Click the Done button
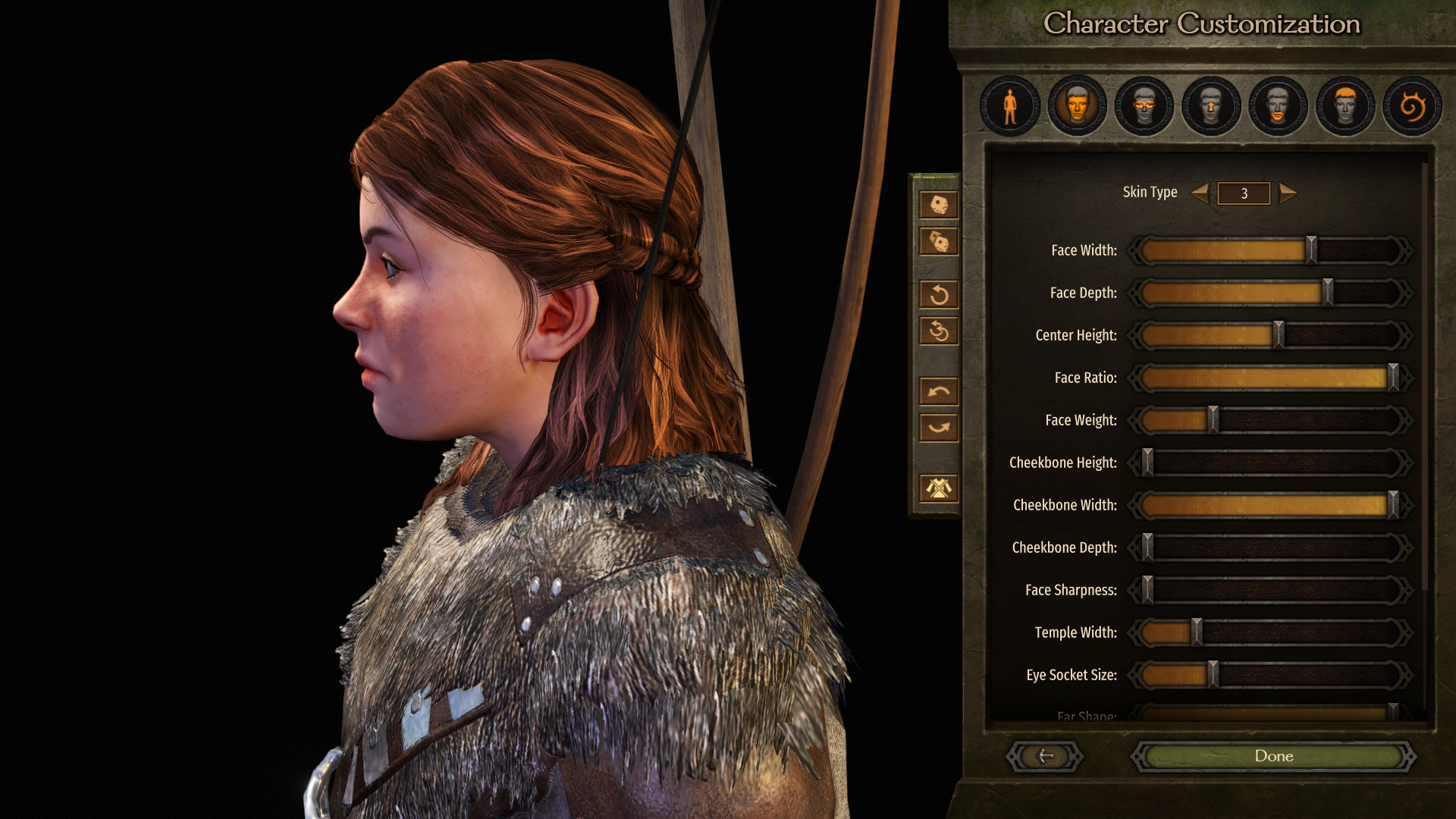Image resolution: width=1456 pixels, height=819 pixels. point(1273,756)
